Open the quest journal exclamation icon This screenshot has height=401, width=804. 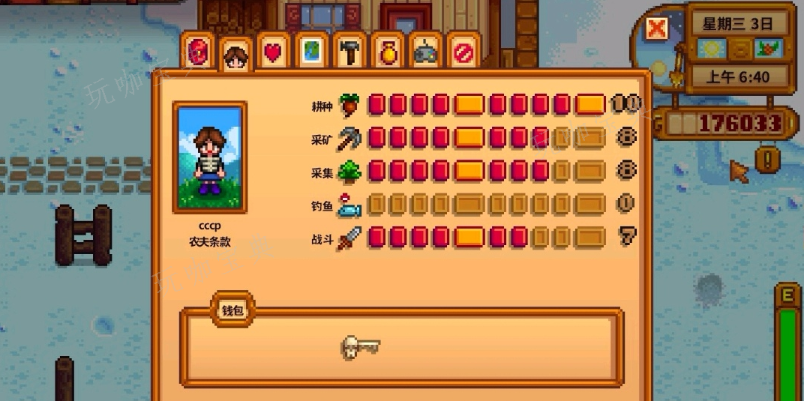coord(767,159)
